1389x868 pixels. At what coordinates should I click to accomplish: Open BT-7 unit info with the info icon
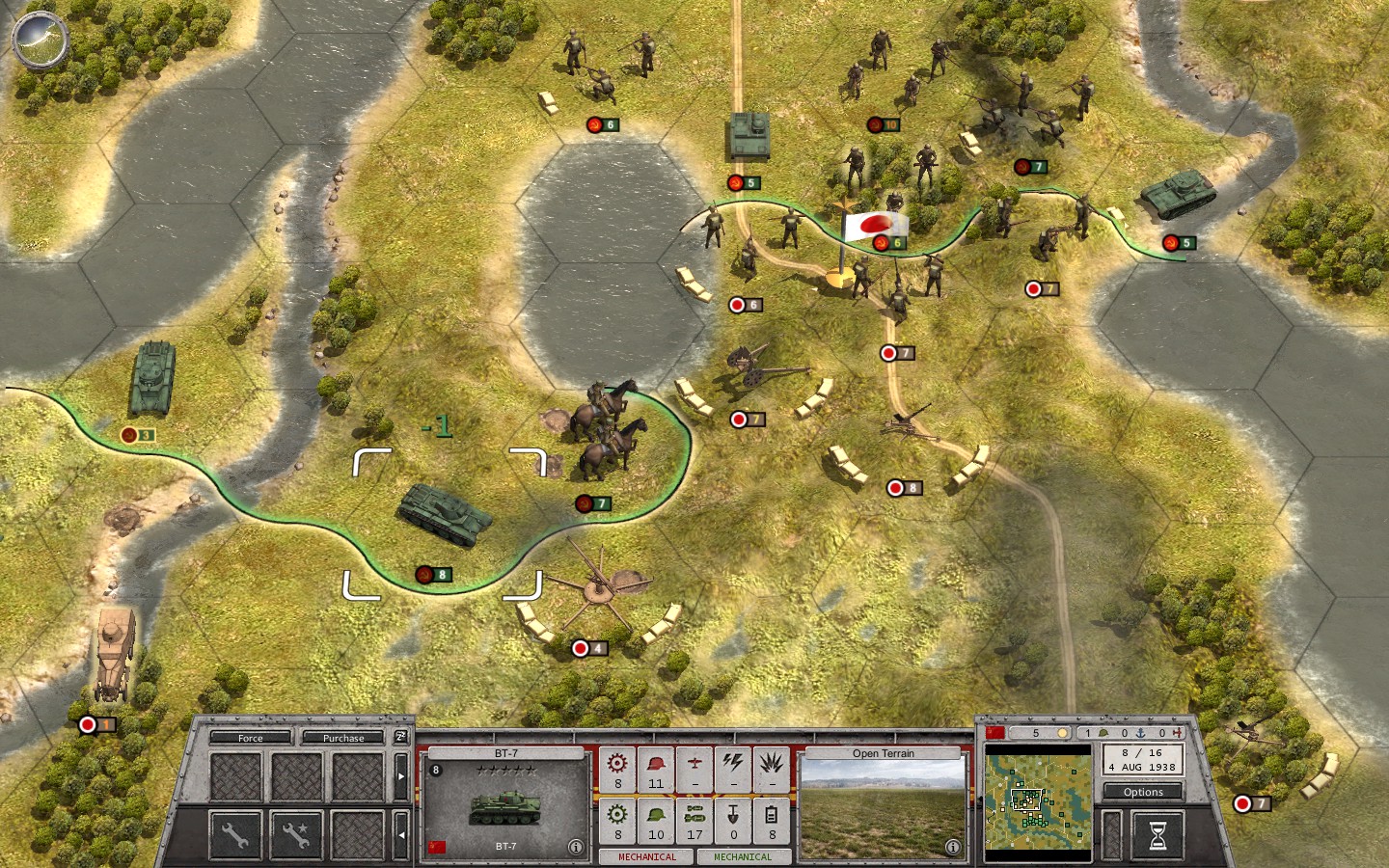[x=576, y=847]
